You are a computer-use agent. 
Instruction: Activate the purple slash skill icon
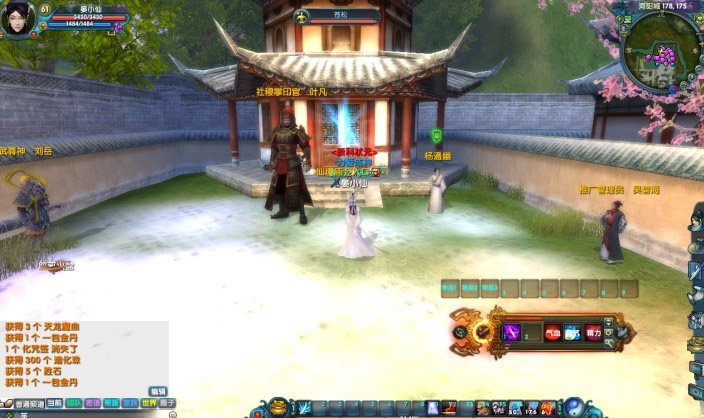pos(512,332)
